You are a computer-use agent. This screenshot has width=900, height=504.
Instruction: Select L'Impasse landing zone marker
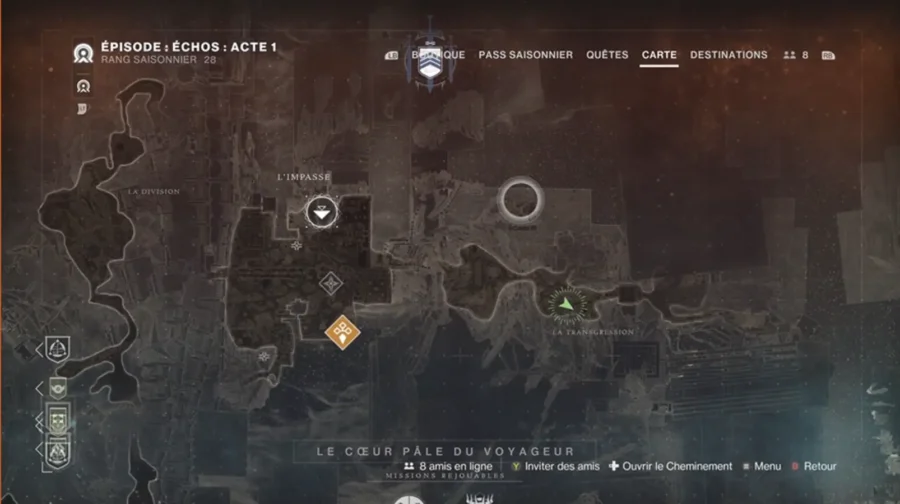click(x=322, y=211)
